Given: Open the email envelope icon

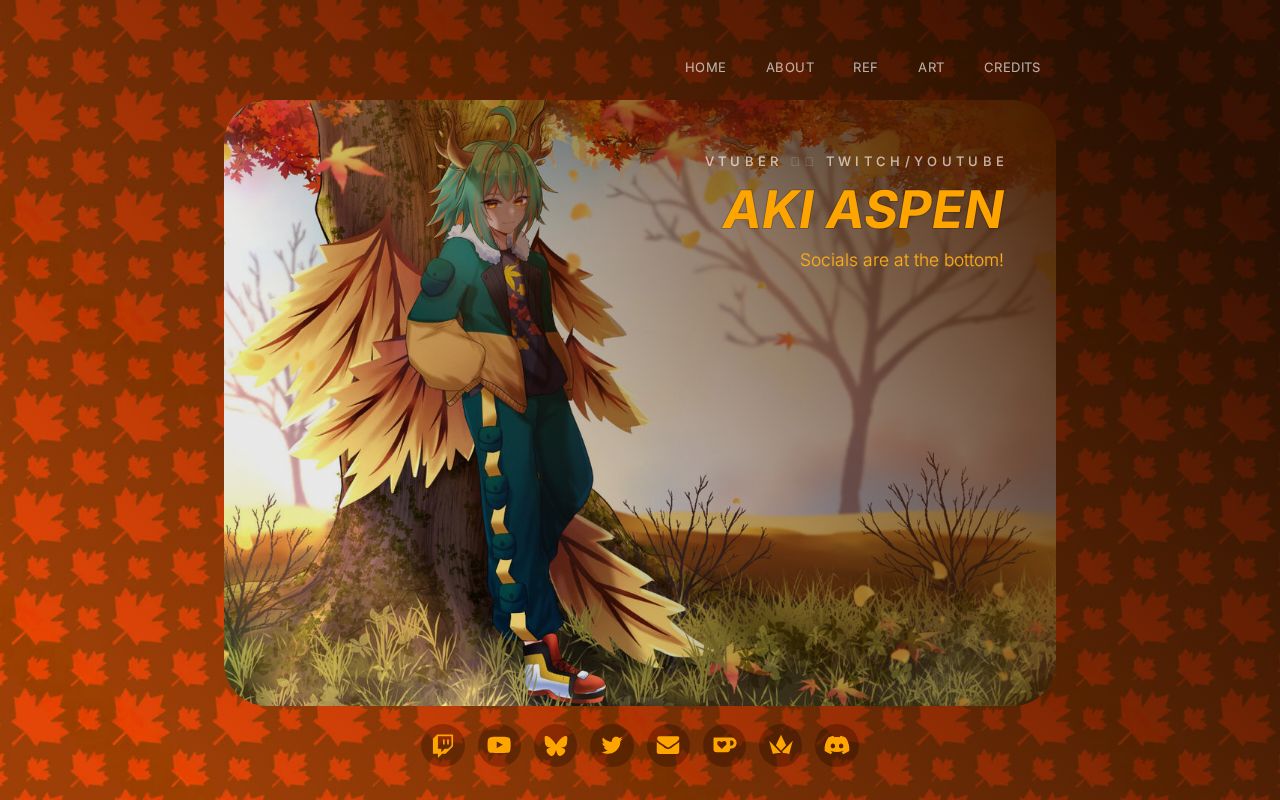Looking at the screenshot, I should pyautogui.click(x=667, y=744).
